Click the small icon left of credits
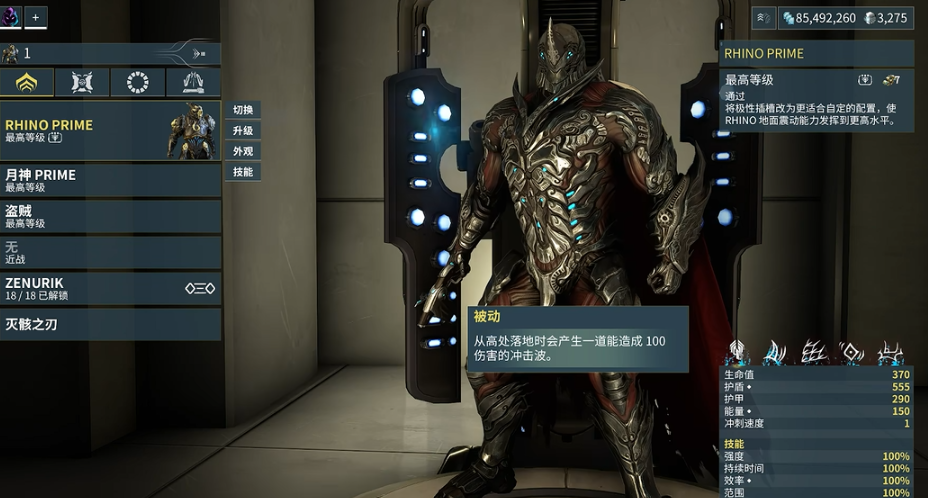928x498 pixels. [763, 17]
